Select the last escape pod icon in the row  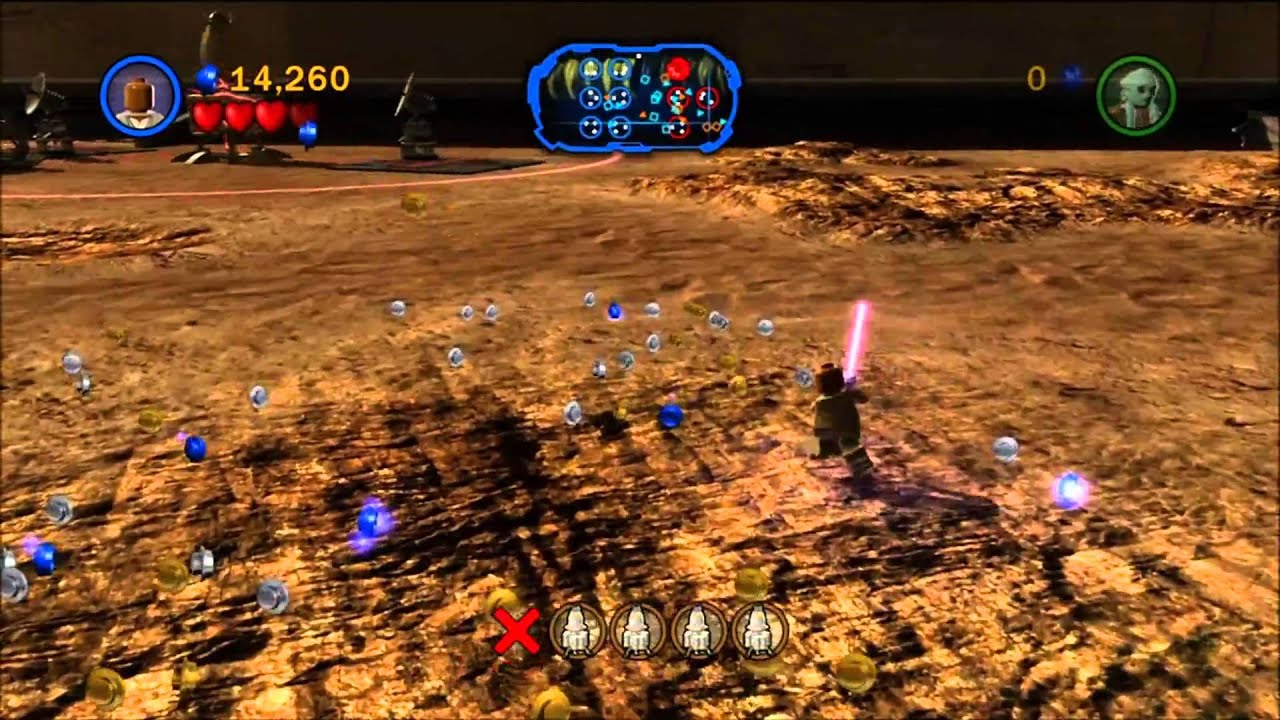point(756,630)
